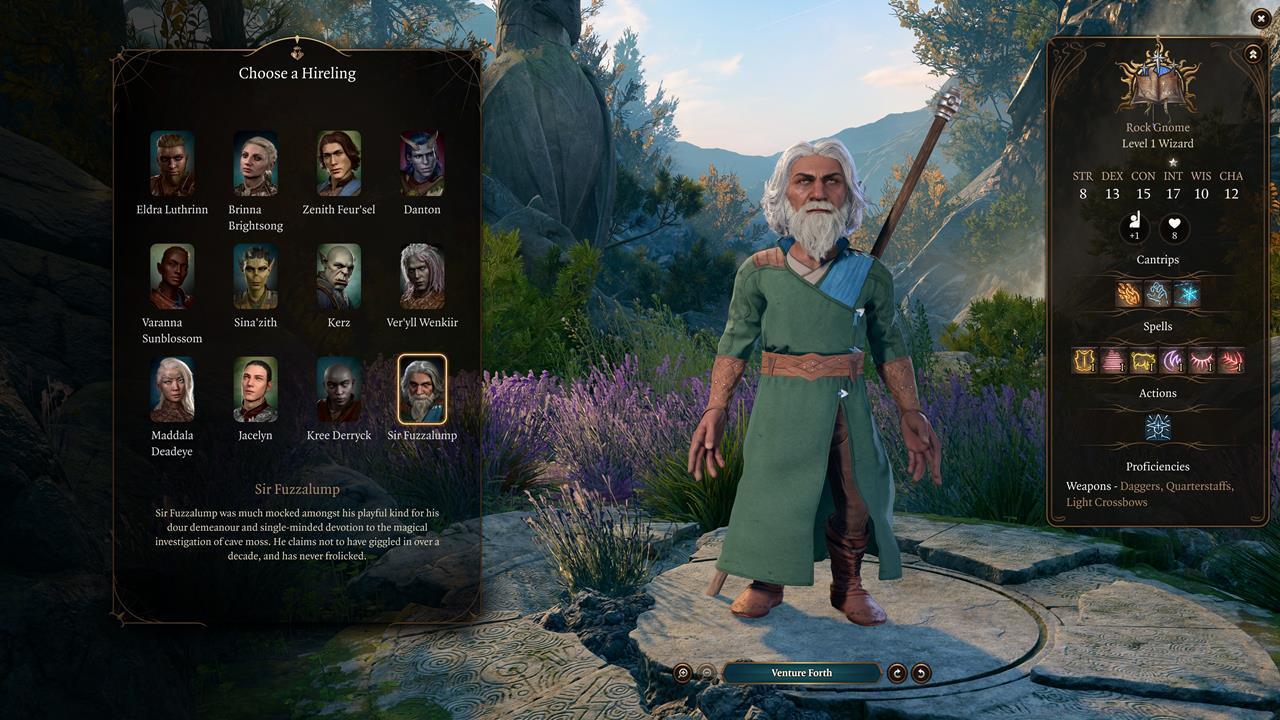Choose Varanna Sunblossom's portrait
The image size is (1280, 720).
pos(172,276)
